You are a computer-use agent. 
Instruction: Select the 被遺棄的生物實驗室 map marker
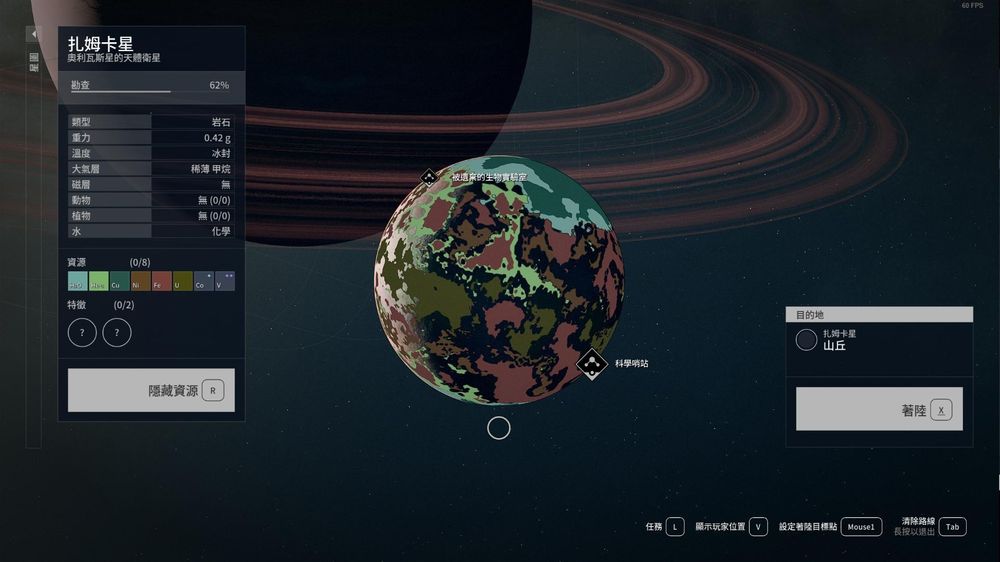coord(428,177)
